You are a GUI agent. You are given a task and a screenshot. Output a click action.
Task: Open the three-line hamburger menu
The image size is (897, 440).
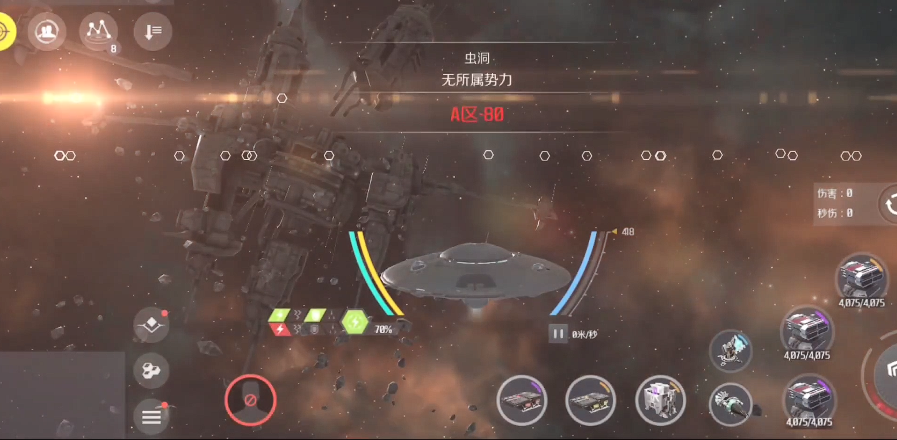click(x=151, y=416)
